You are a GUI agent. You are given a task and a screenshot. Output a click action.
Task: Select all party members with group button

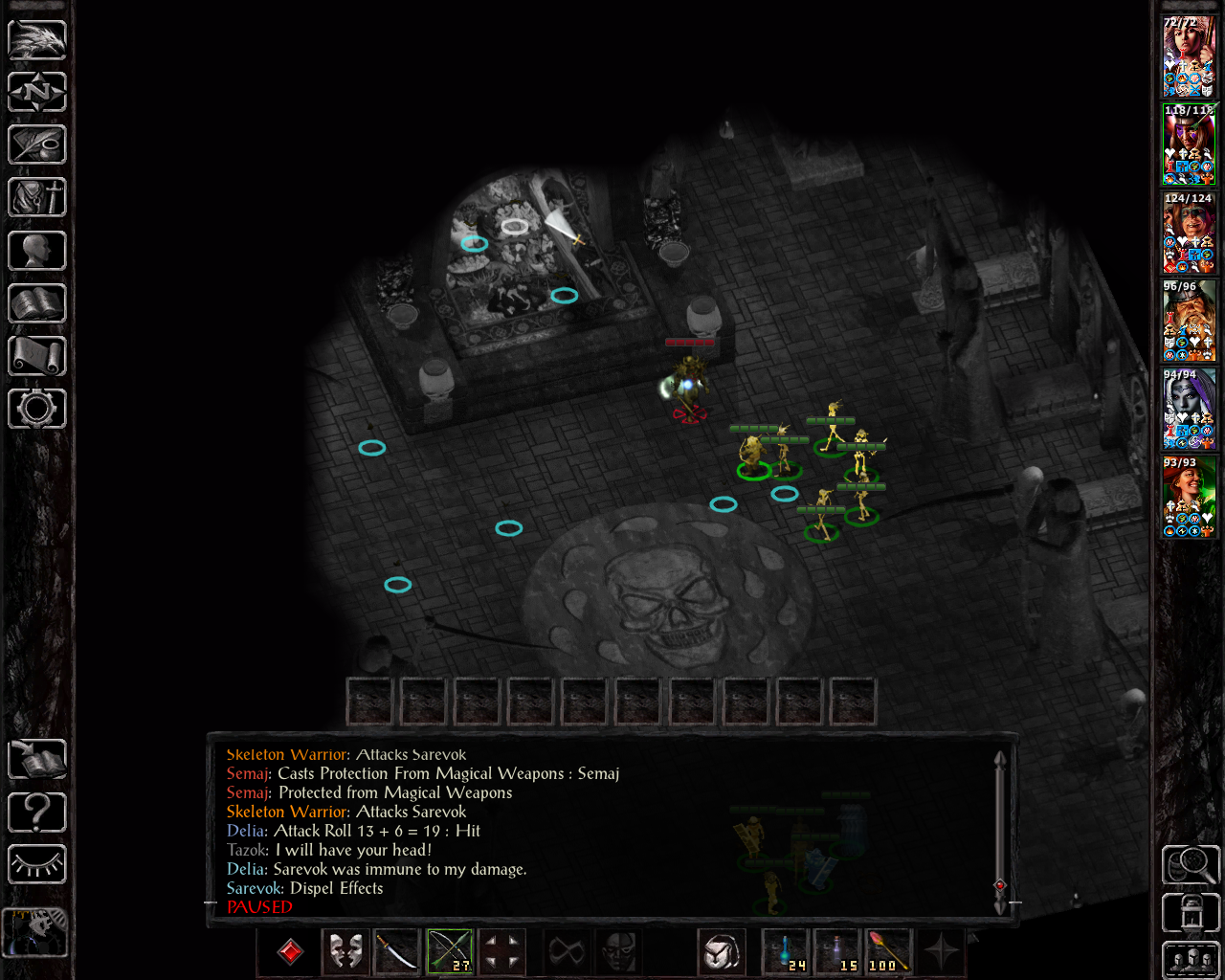coord(1189,960)
